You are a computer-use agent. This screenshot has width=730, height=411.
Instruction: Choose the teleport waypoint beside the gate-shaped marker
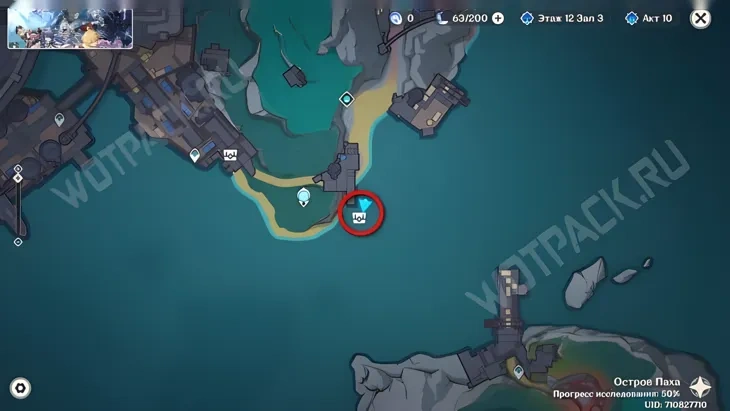pyautogui.click(x=196, y=155)
